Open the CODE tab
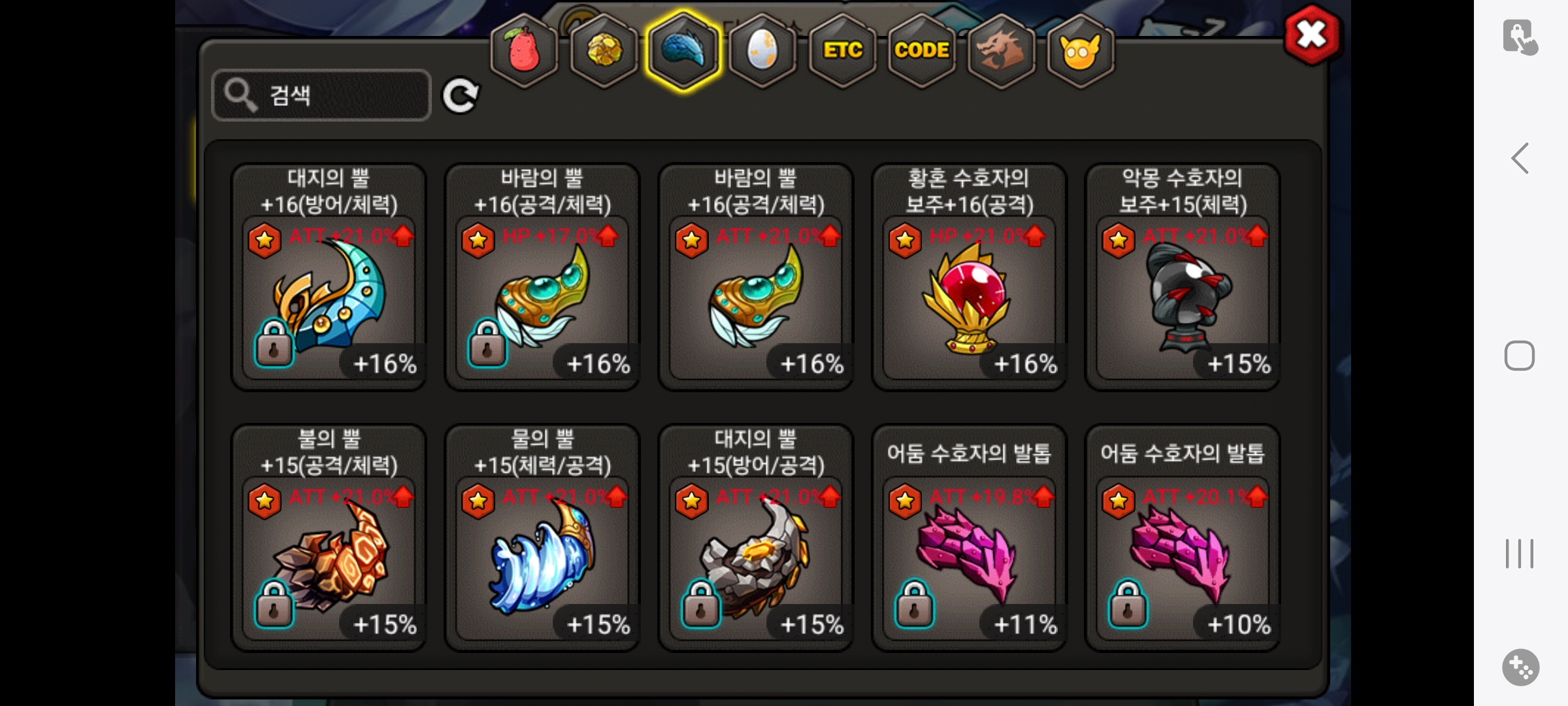 (922, 50)
